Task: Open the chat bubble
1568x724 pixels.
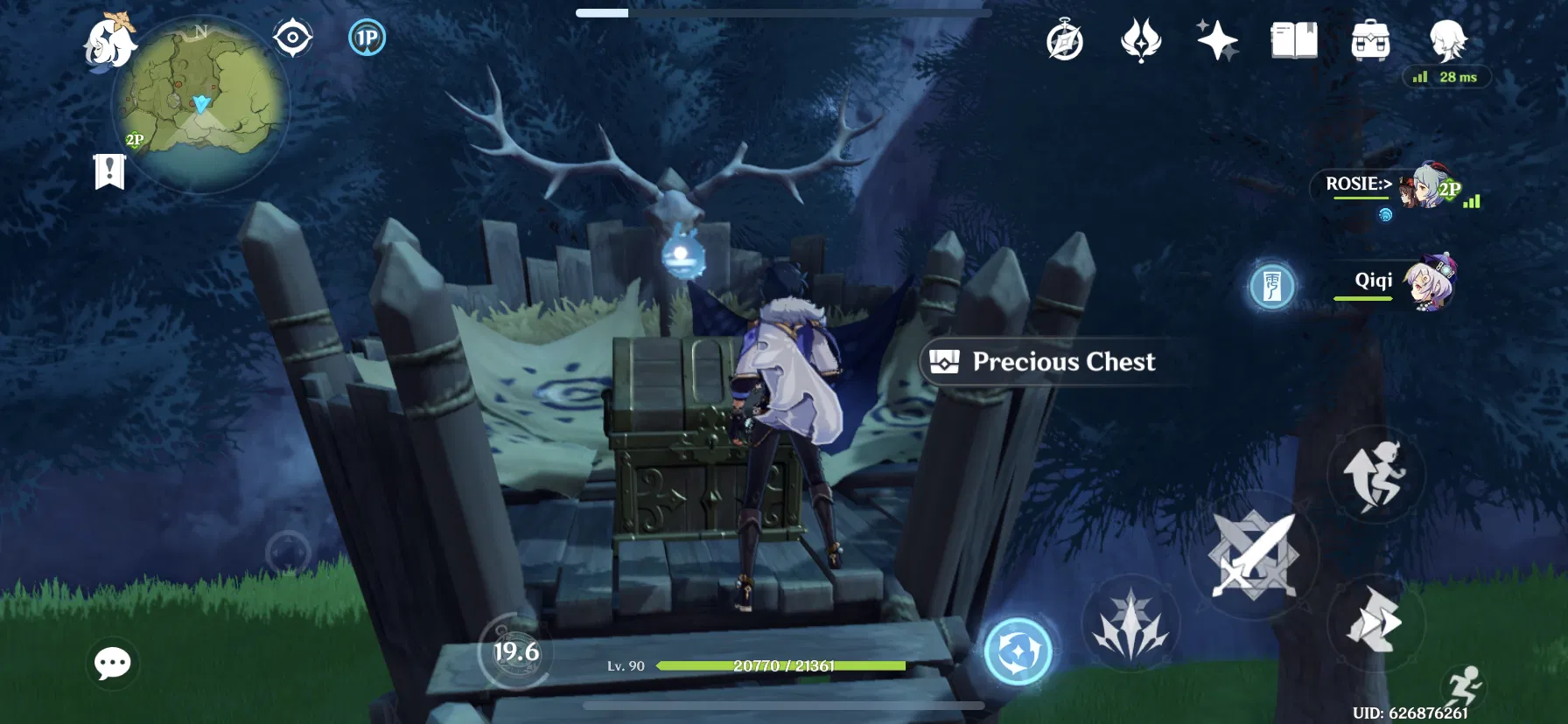Action: pos(112,665)
